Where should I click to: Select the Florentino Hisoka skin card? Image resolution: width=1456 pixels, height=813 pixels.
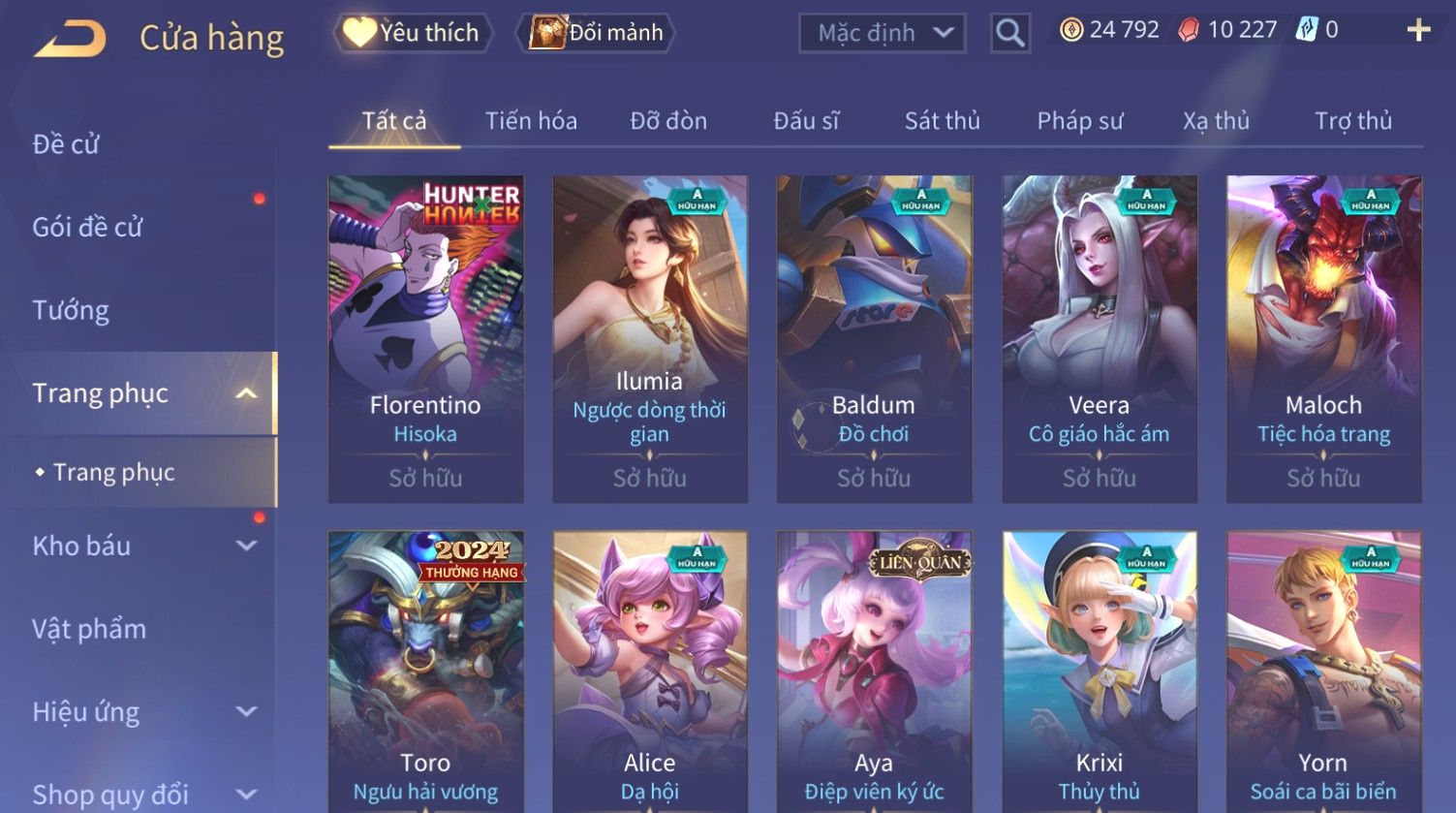[x=425, y=338]
